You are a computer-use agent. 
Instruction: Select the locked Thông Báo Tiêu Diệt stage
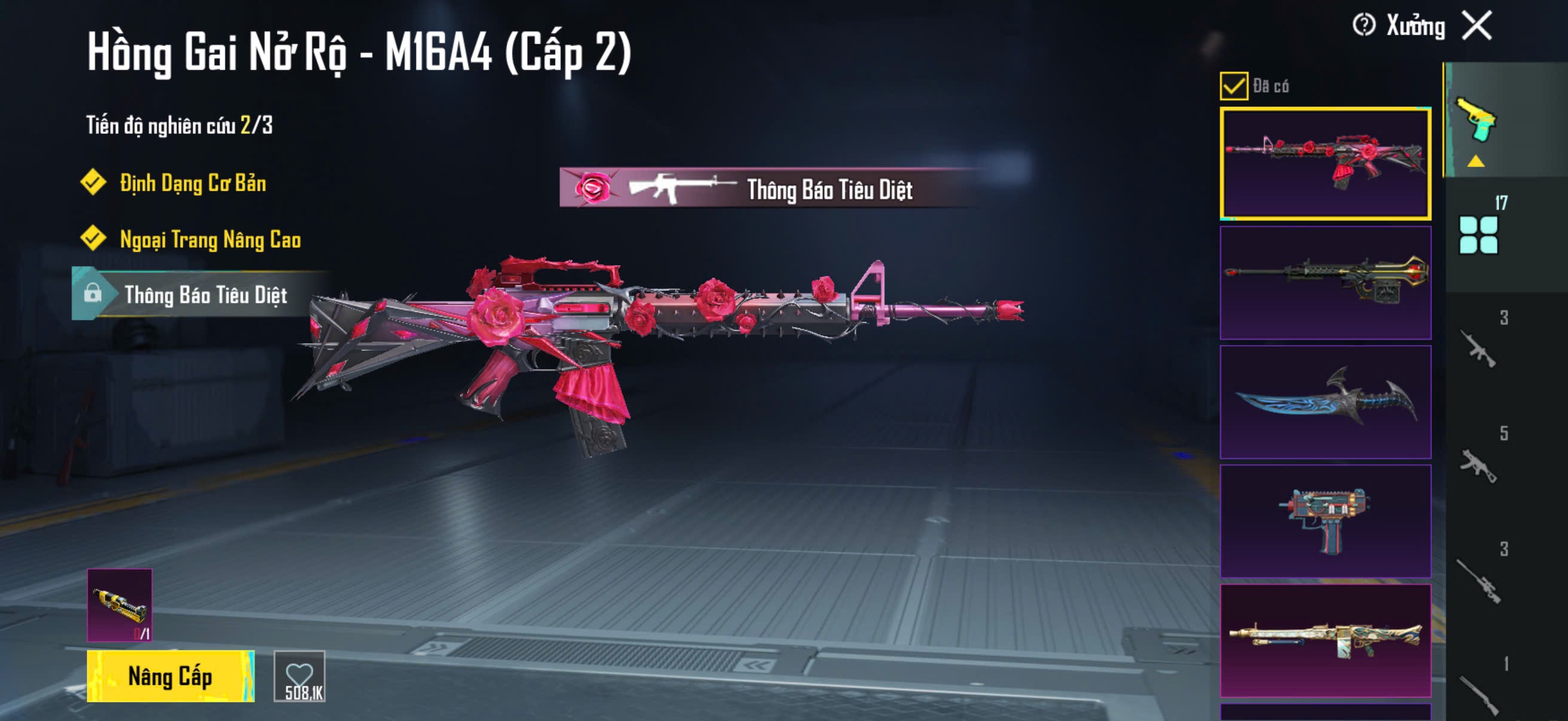[x=205, y=295]
